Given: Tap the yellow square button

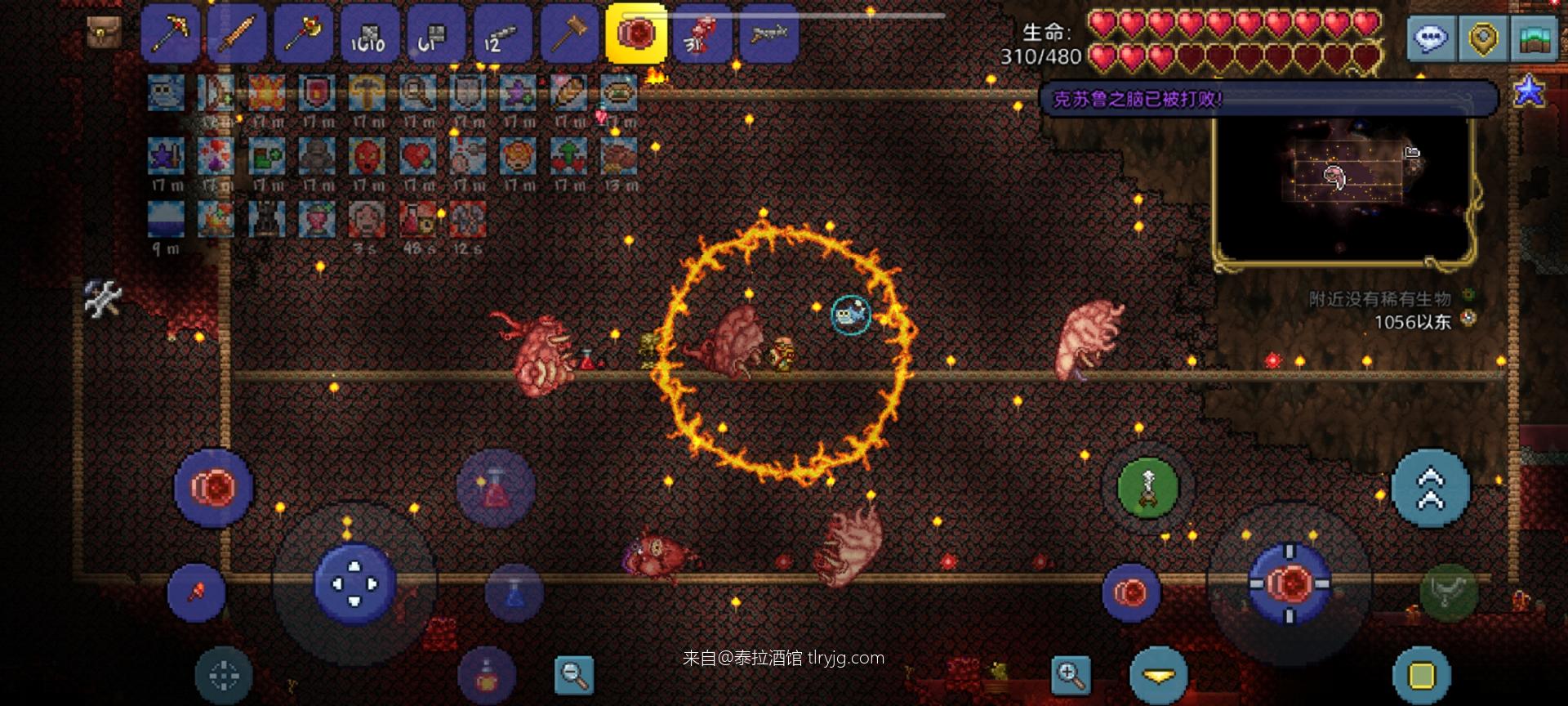Looking at the screenshot, I should point(1421,676).
